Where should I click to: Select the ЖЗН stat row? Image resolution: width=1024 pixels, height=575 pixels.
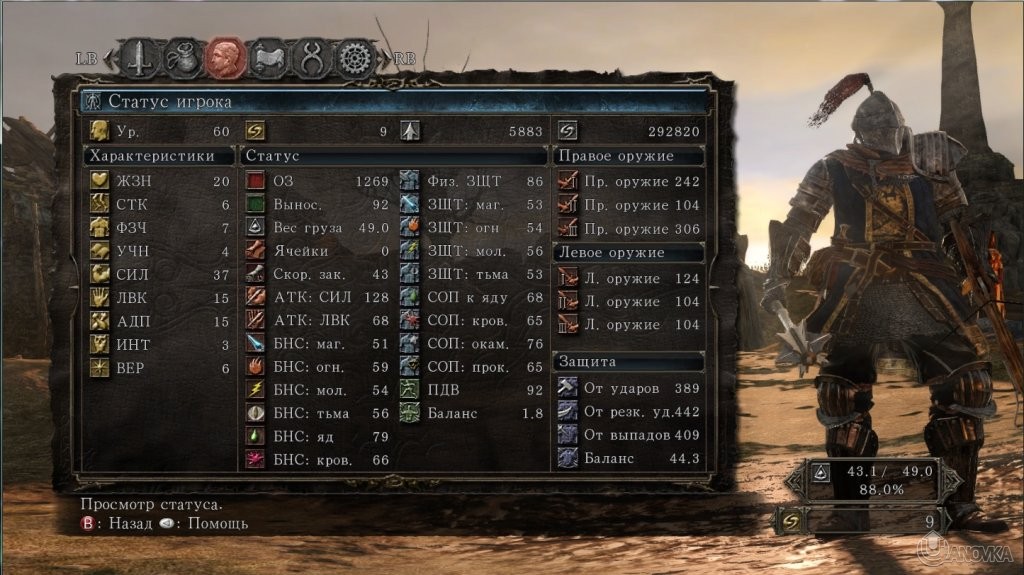[x=160, y=181]
